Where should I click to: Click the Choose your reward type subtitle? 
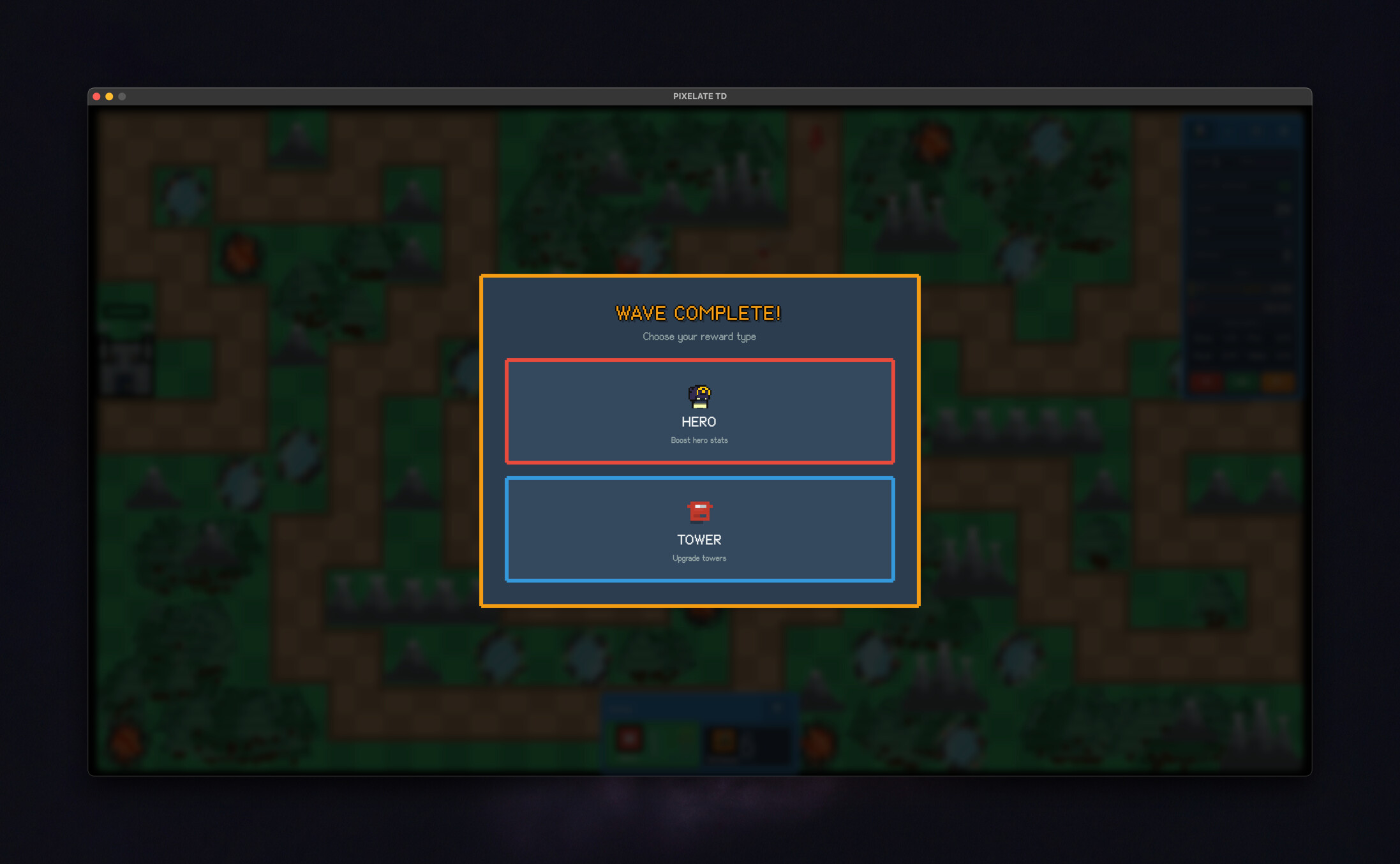point(699,336)
